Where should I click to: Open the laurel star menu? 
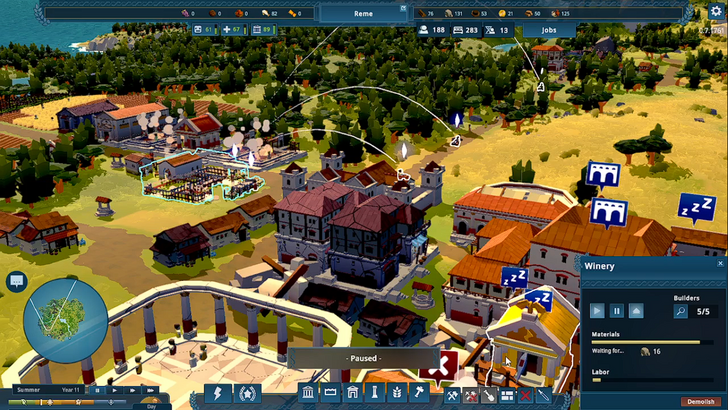tap(247, 394)
